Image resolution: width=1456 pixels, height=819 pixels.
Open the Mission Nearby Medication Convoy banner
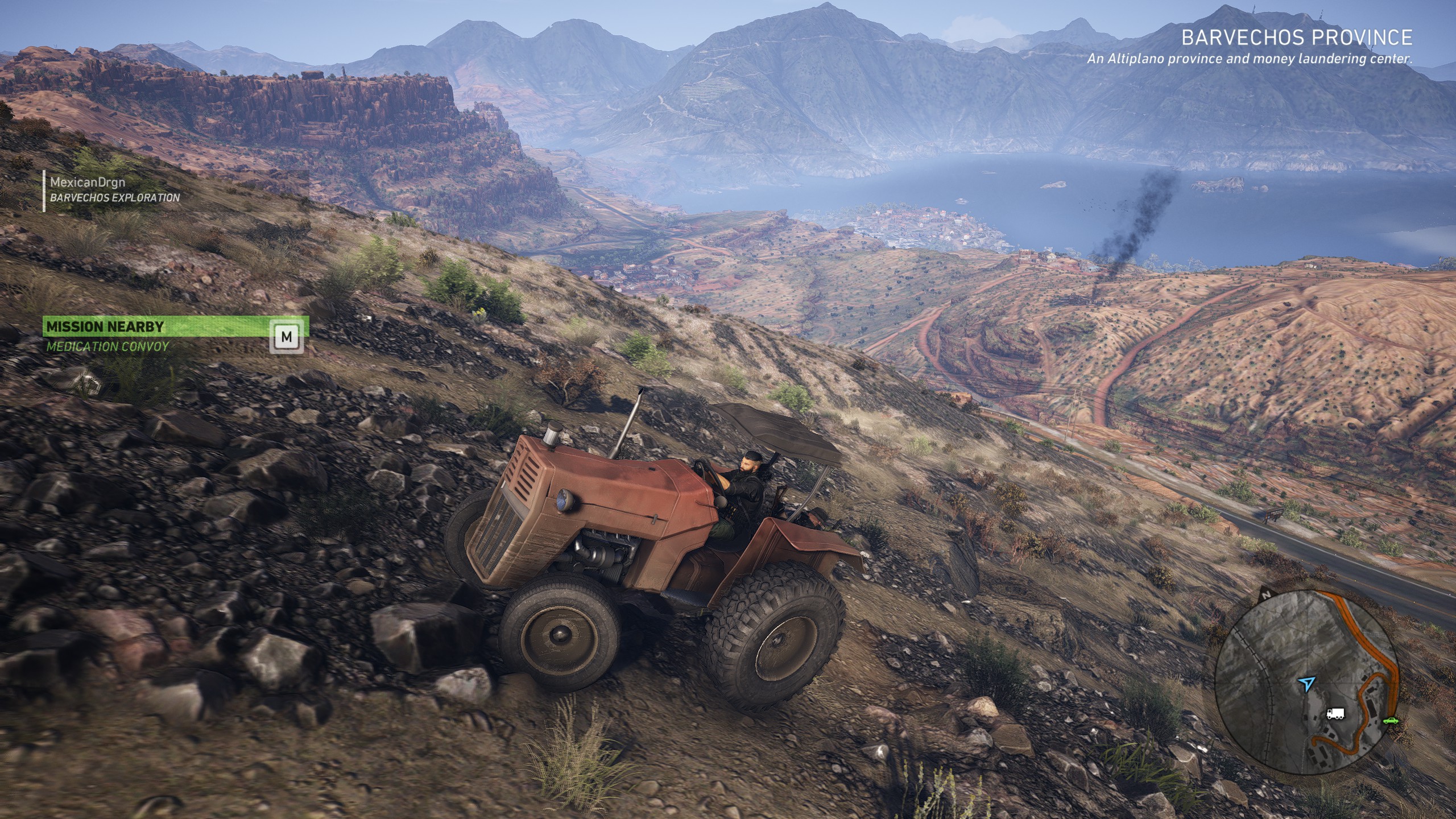[176, 336]
